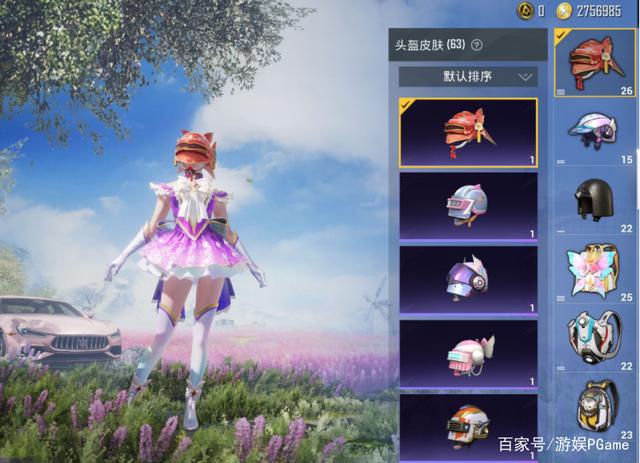Open the red helmet category with 26 items
Screen dimensions: 640x463
[596, 62]
